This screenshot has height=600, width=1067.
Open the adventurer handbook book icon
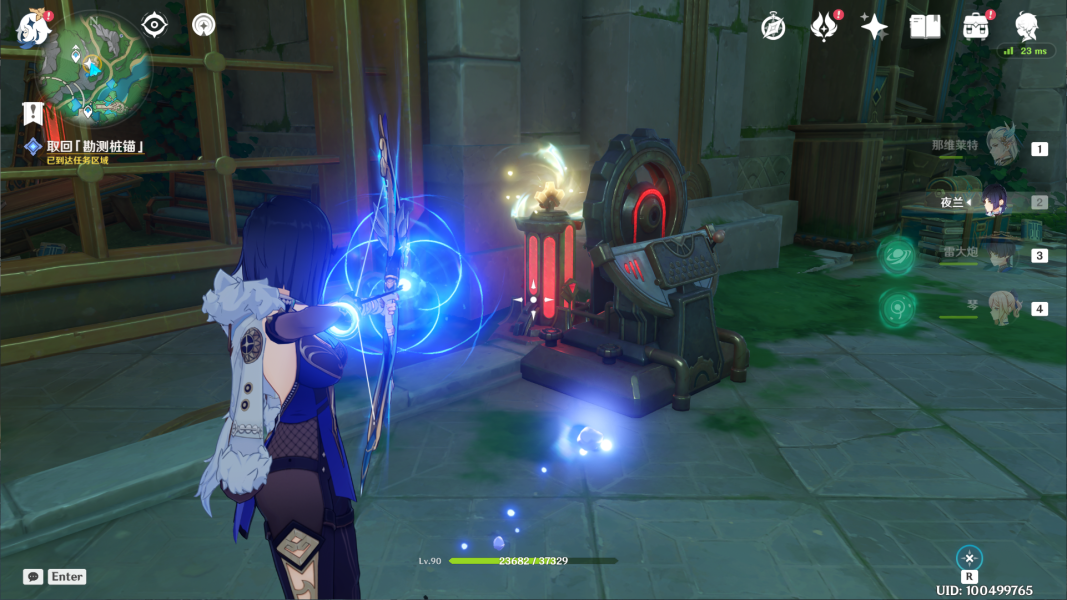tap(925, 27)
